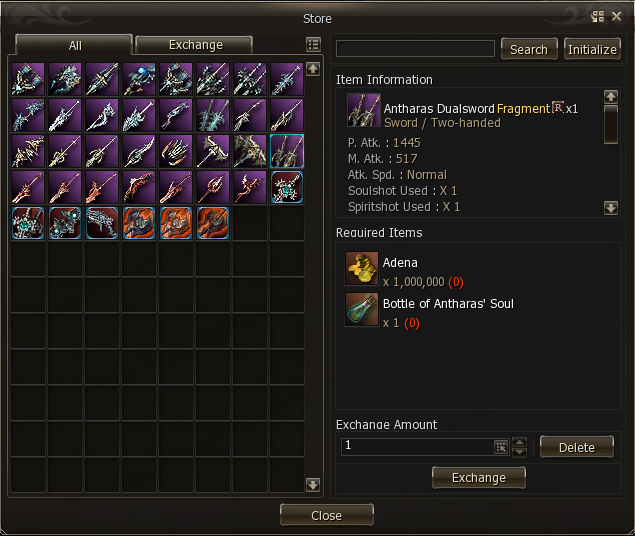635x536 pixels.
Task: Switch to the All tab
Action: [75, 45]
